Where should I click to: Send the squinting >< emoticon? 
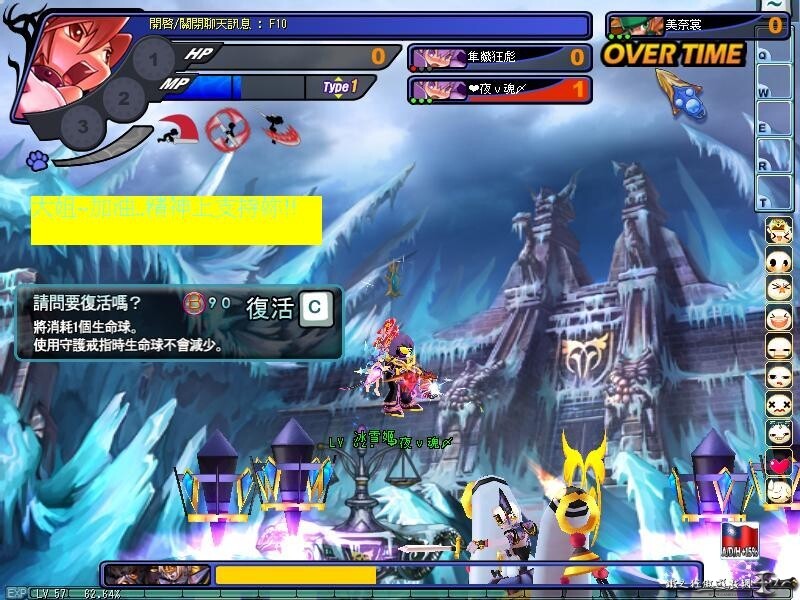point(779,290)
